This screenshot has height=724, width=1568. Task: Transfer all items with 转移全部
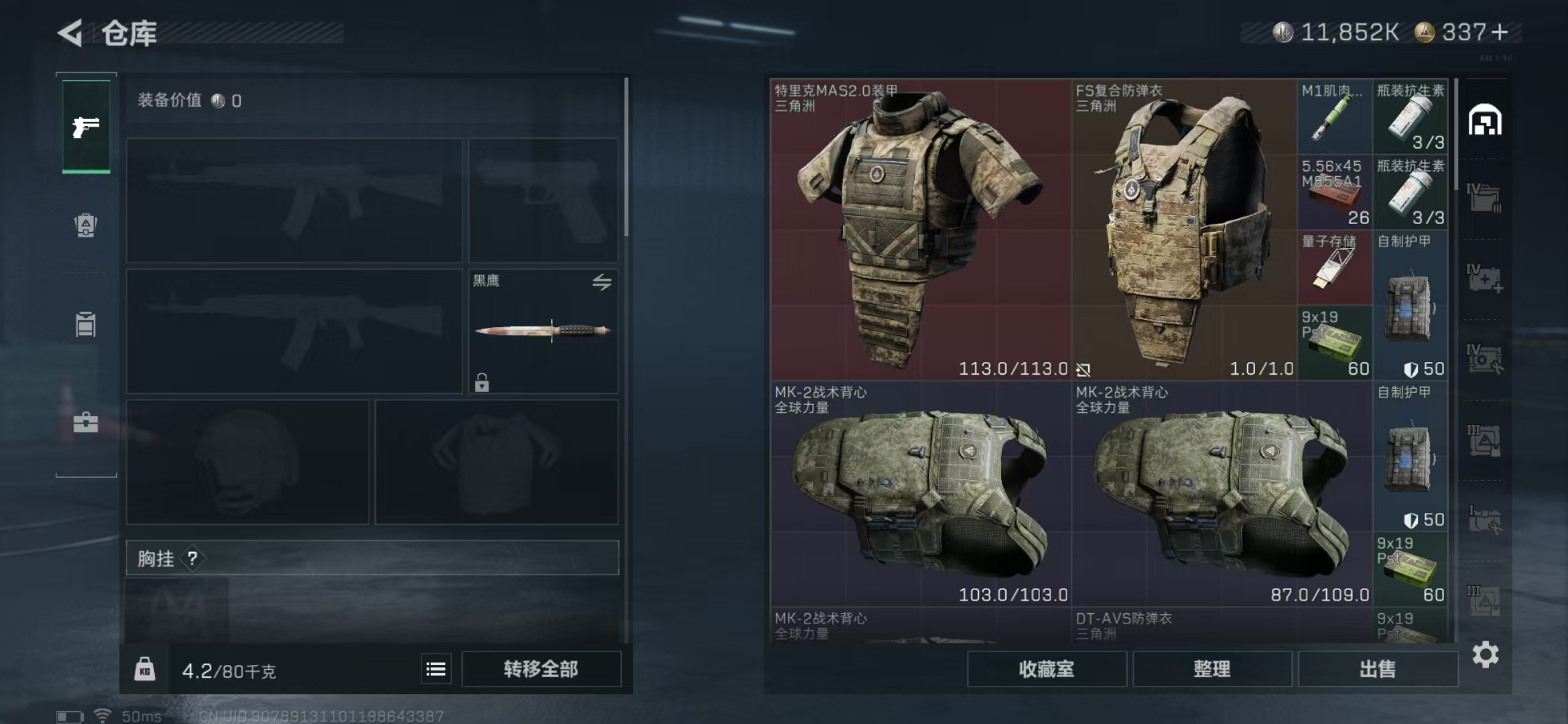pos(541,669)
